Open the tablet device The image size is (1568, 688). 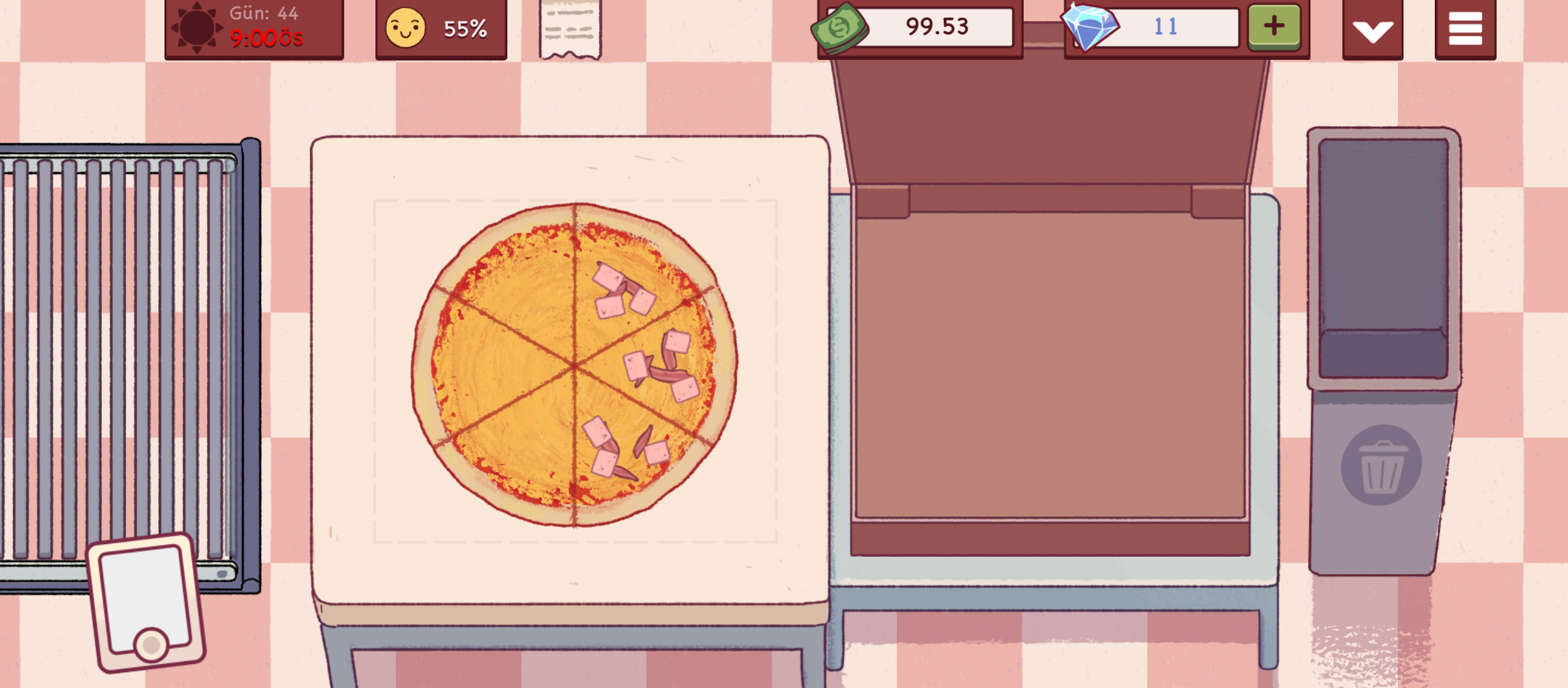point(147,601)
